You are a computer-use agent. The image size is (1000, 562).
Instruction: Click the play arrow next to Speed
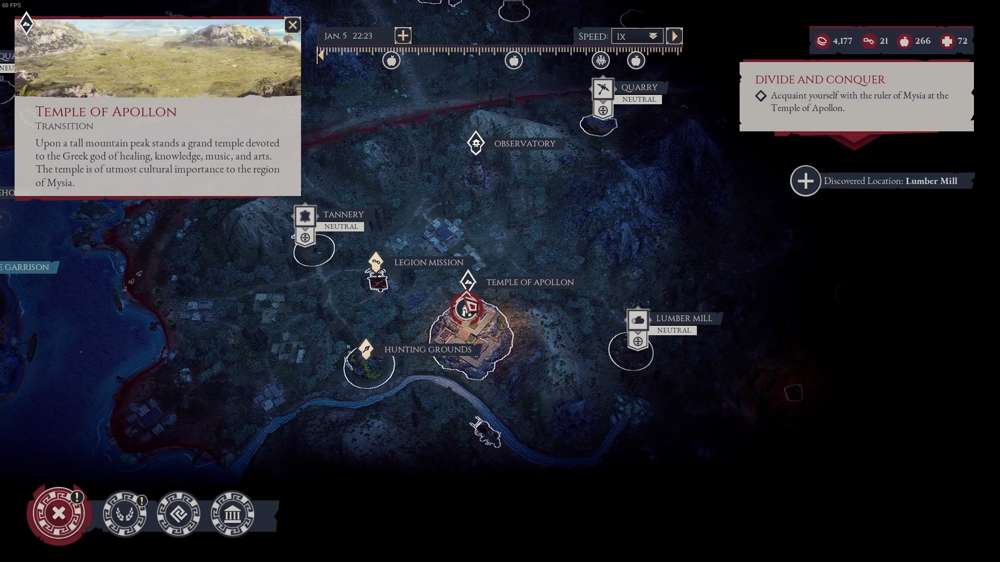[675, 36]
